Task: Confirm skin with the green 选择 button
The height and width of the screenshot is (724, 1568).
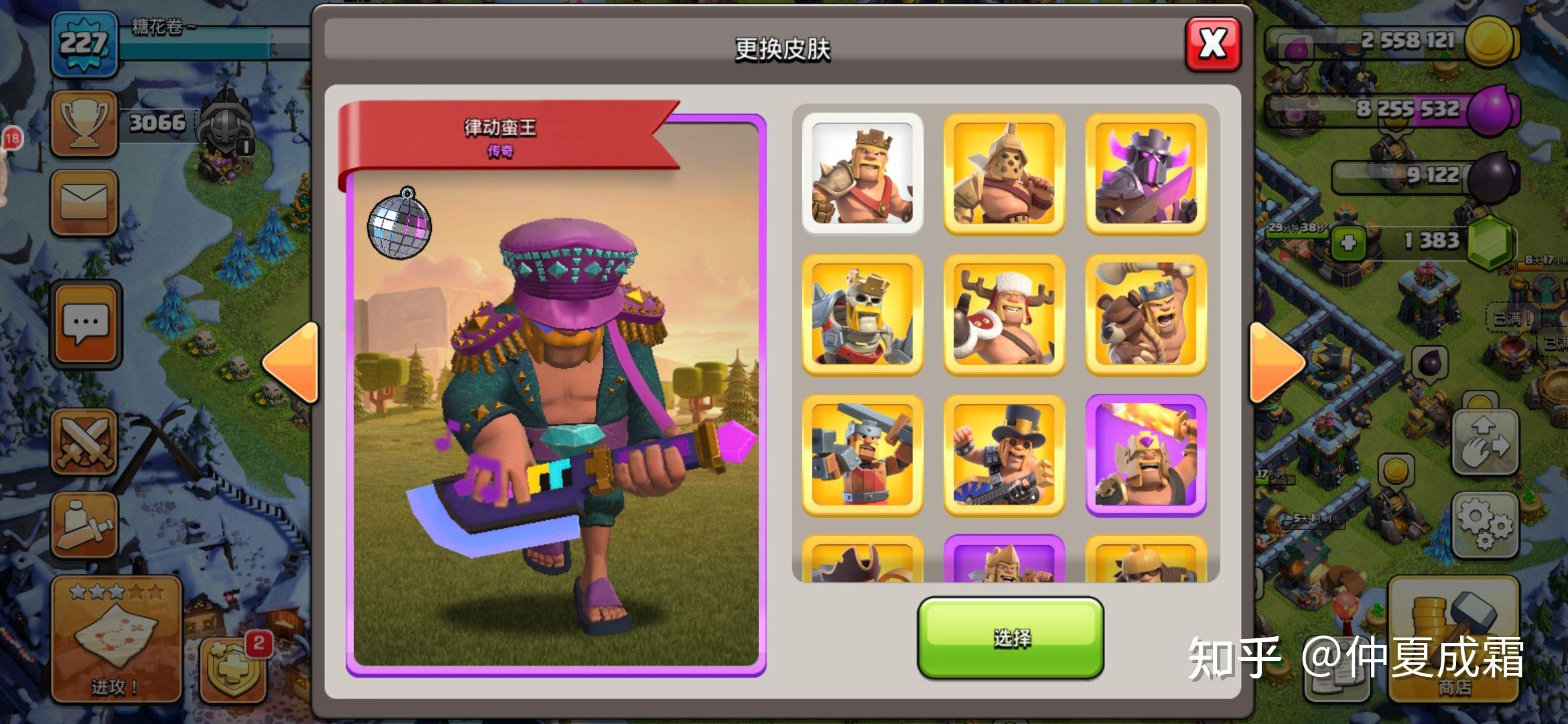Action: 1010,638
